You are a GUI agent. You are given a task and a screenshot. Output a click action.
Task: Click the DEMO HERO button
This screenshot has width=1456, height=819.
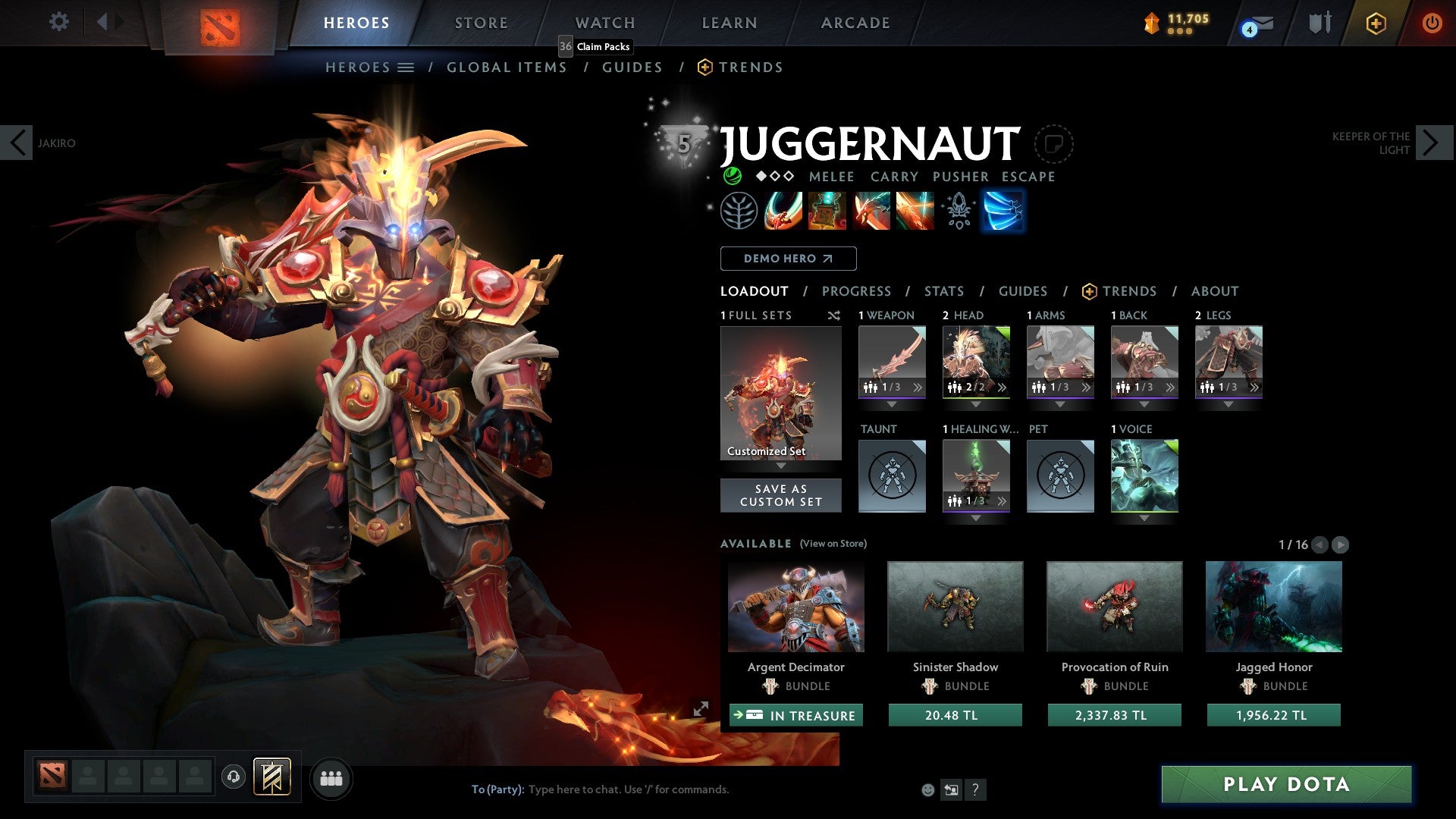[x=787, y=259]
